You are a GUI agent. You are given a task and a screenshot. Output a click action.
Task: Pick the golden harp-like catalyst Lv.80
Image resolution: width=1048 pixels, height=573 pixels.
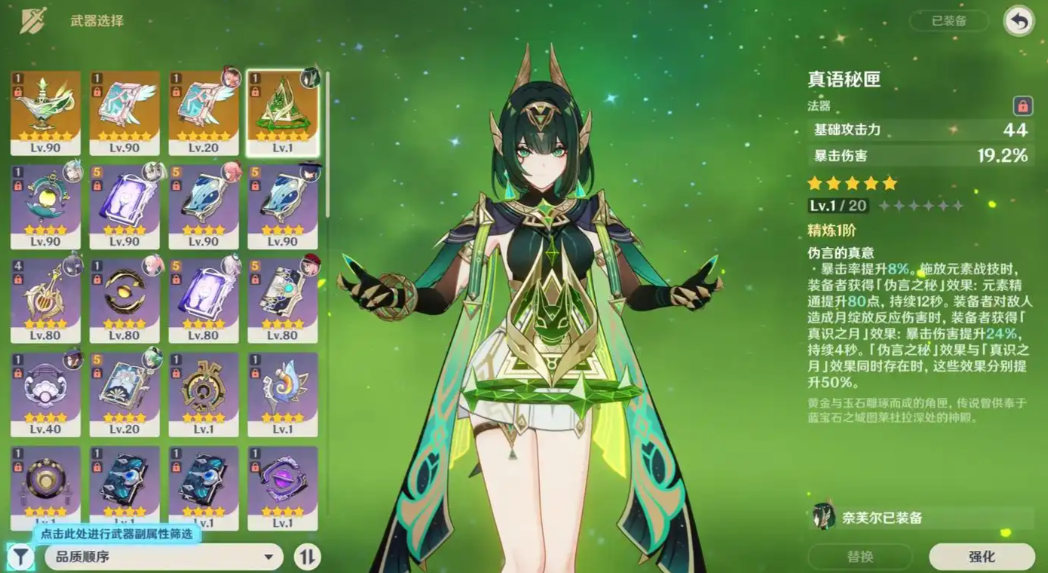45,300
